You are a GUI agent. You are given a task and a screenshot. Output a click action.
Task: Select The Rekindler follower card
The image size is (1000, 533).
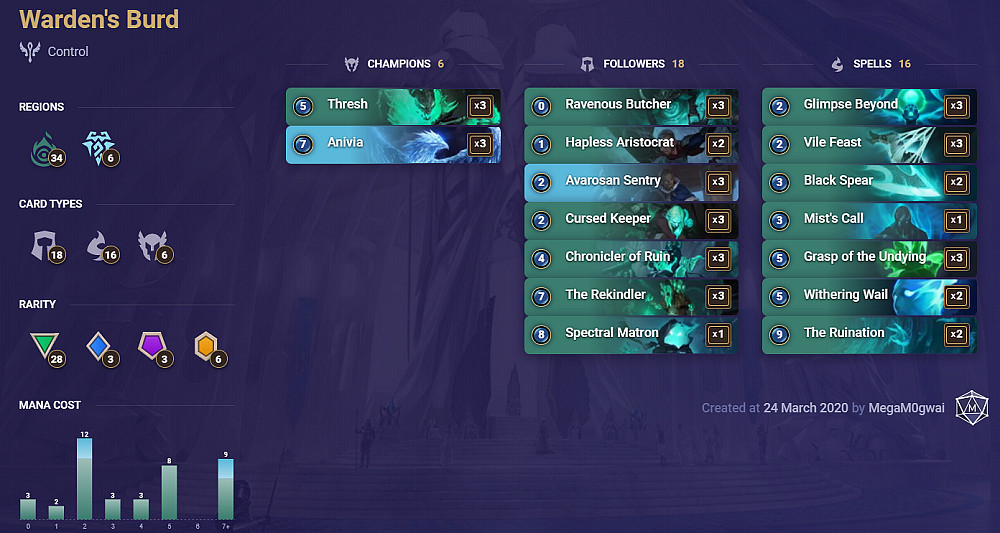[630, 295]
